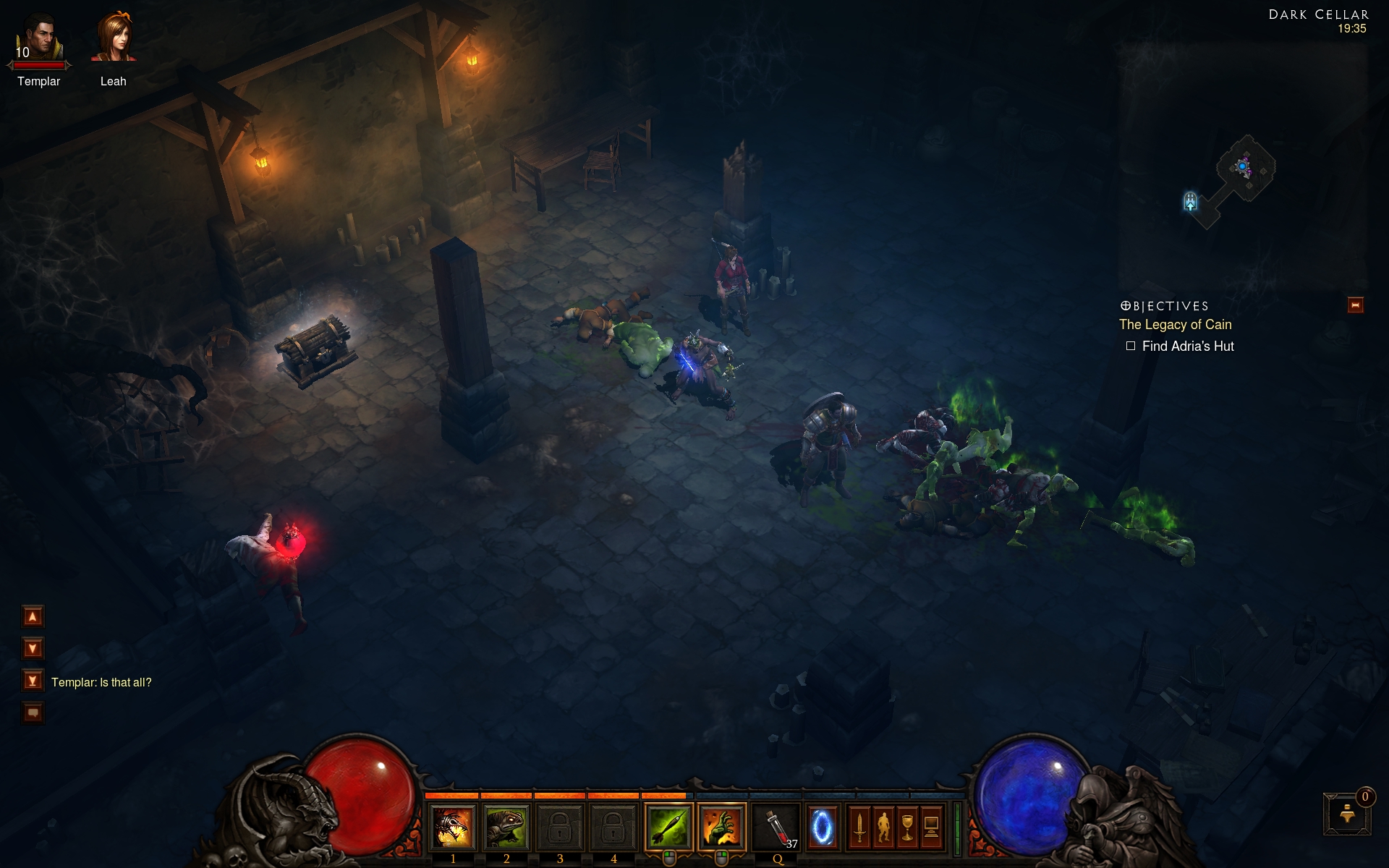Open the sword menu button
The width and height of the screenshot is (1389, 868).
859,827
